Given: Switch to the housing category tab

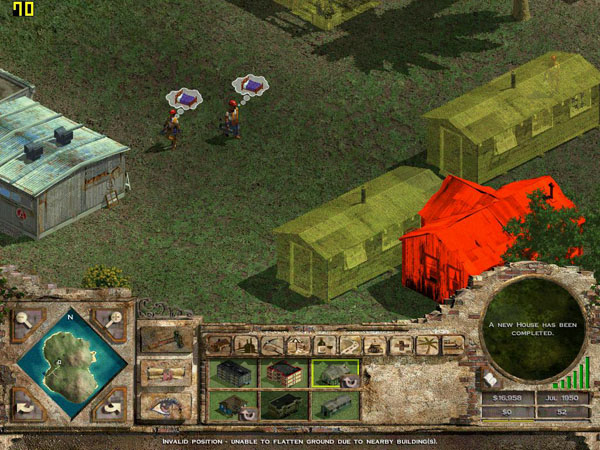Looking at the screenshot, I should [219, 345].
